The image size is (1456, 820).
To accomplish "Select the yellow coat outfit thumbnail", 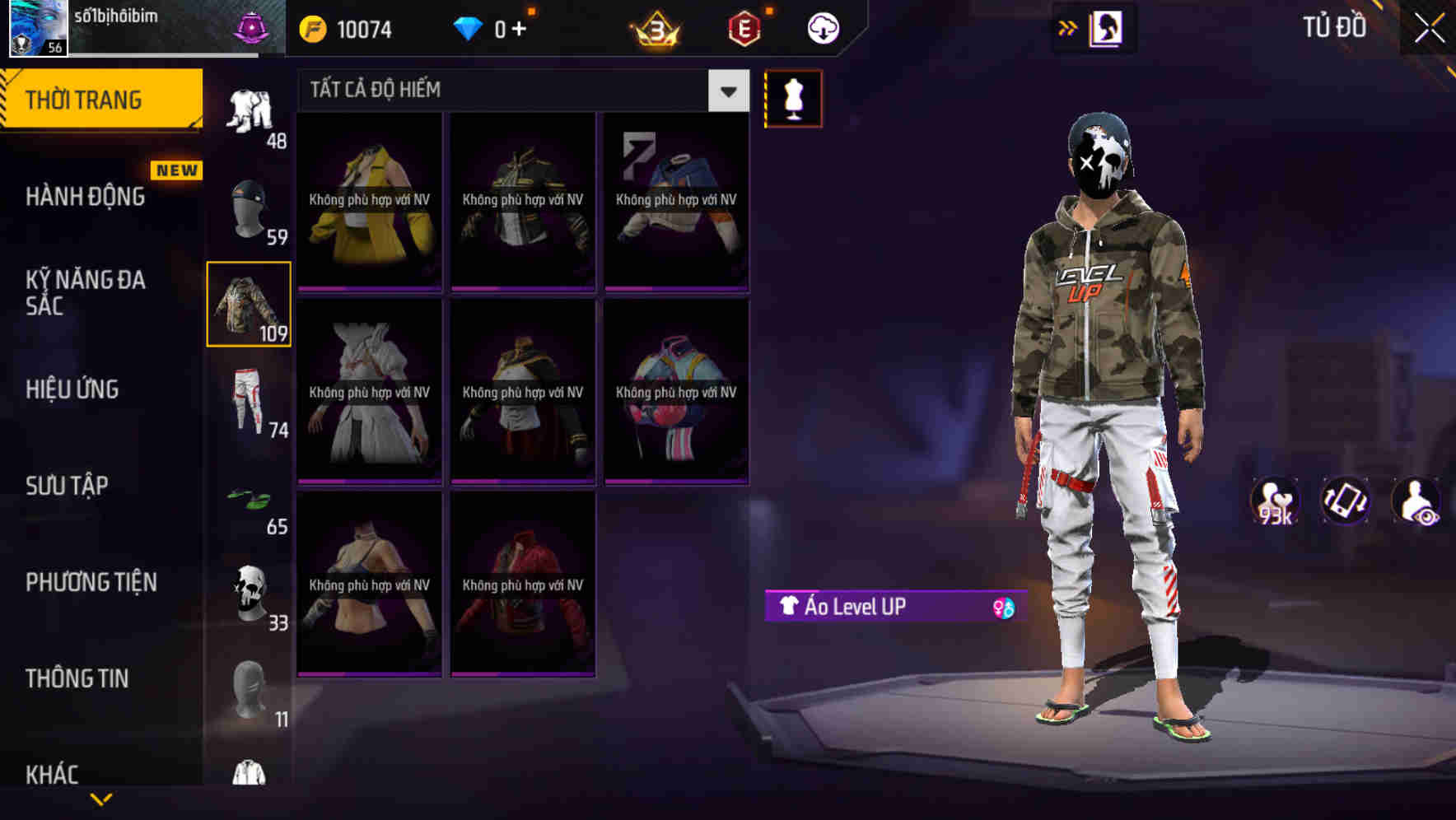I will [369, 200].
